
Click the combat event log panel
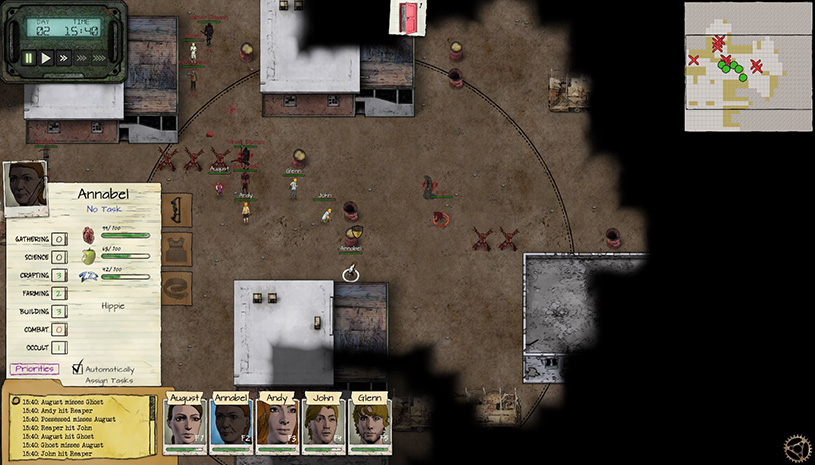click(80, 425)
